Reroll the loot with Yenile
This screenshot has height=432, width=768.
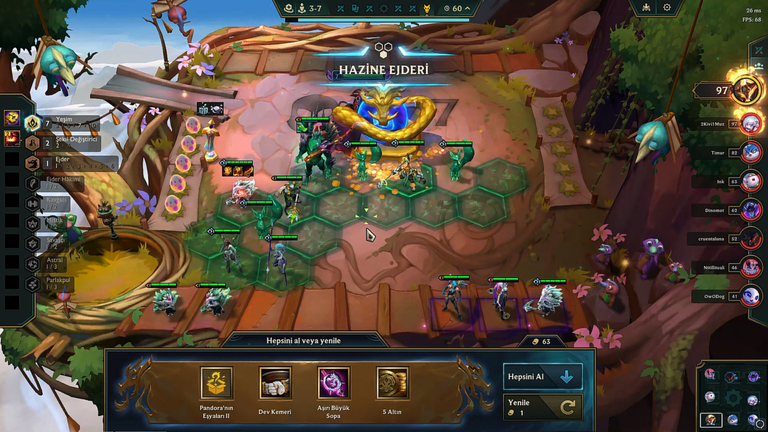[541, 407]
